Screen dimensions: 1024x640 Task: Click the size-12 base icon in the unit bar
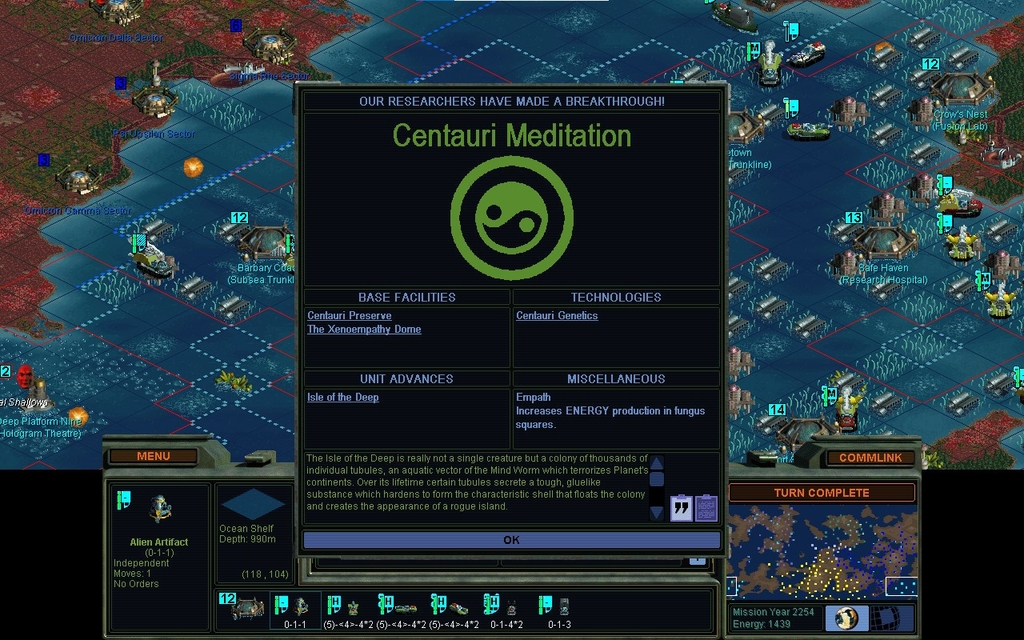pyautogui.click(x=244, y=608)
